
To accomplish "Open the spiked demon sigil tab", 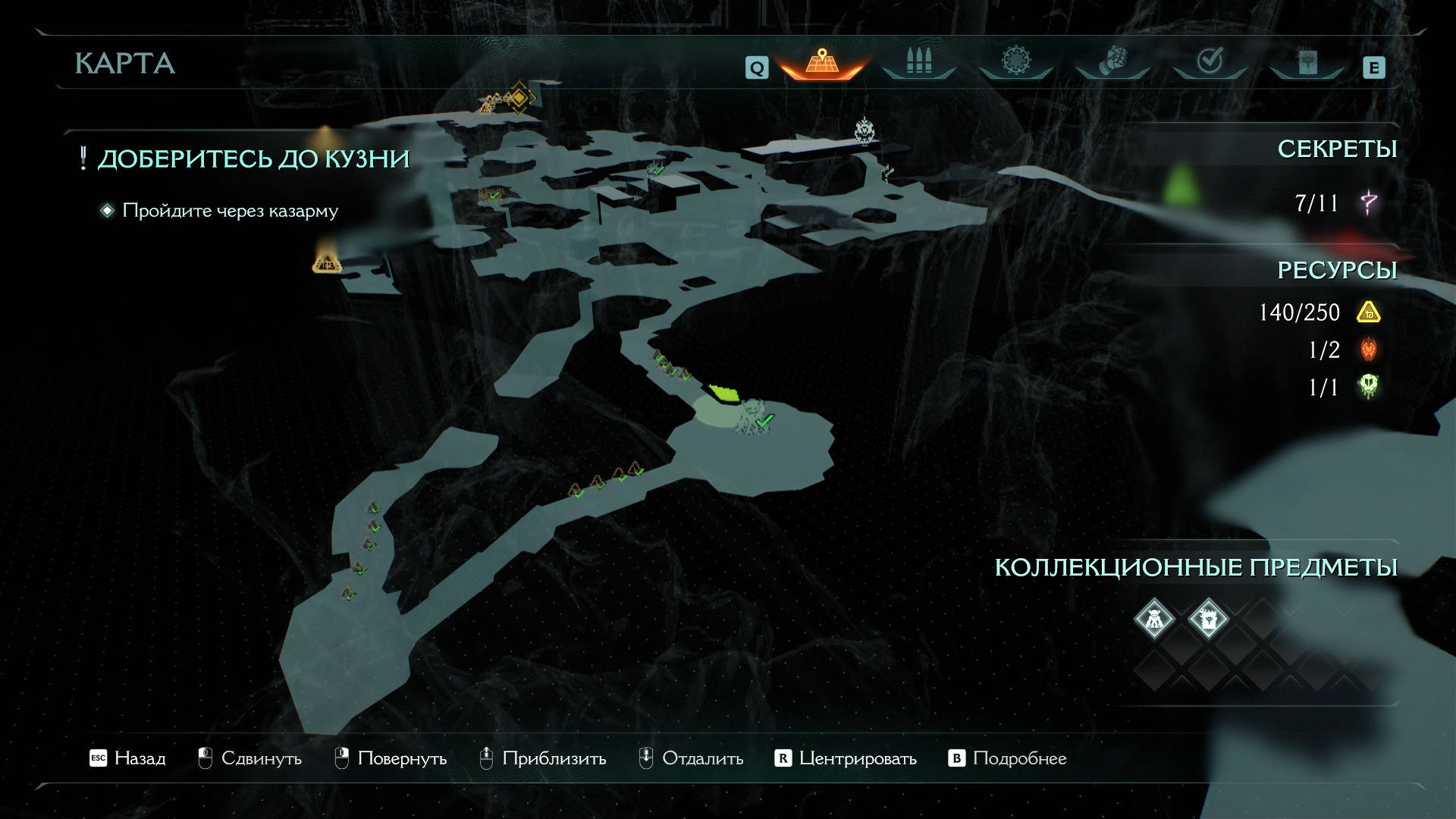I will tap(1015, 61).
